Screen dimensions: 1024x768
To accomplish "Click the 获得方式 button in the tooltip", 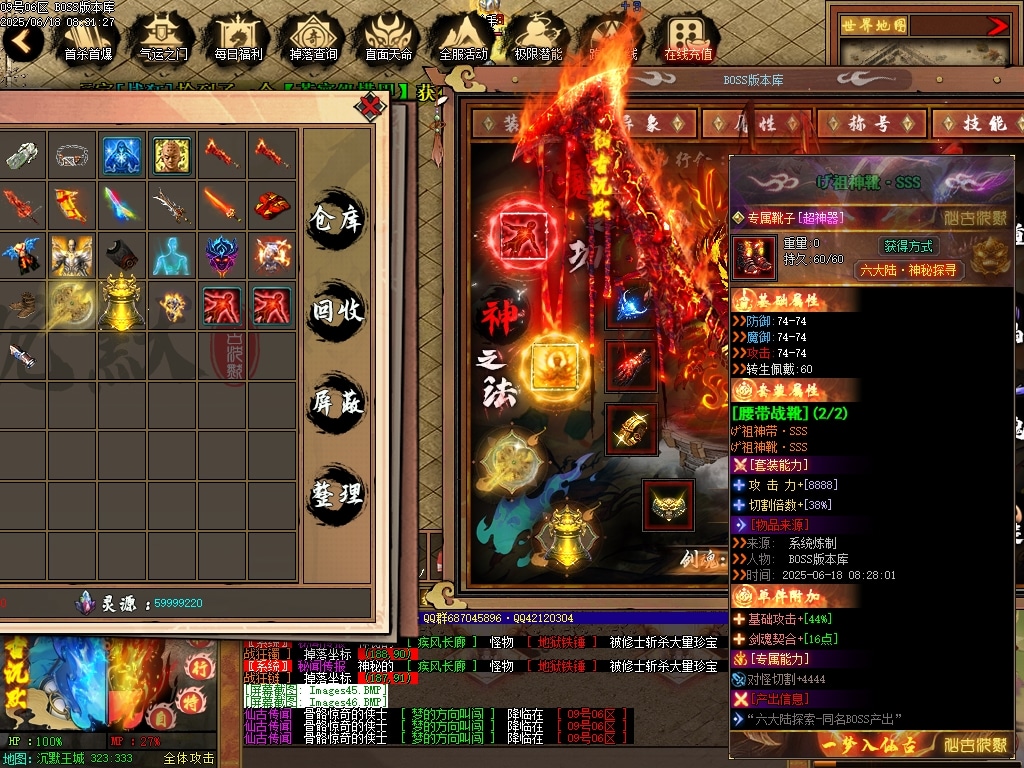I will (x=907, y=246).
